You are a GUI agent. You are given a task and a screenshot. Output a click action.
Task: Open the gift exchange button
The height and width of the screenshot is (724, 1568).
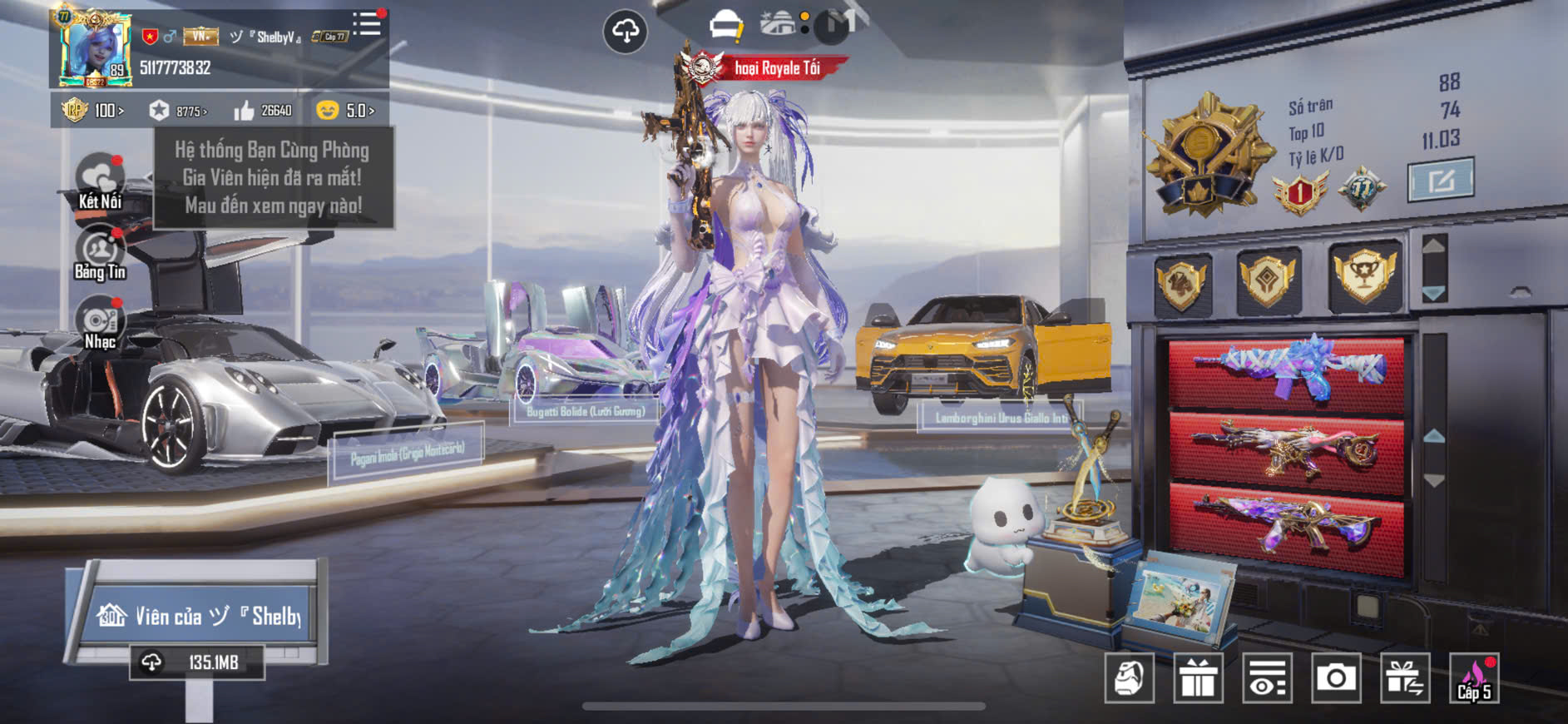[1405, 678]
